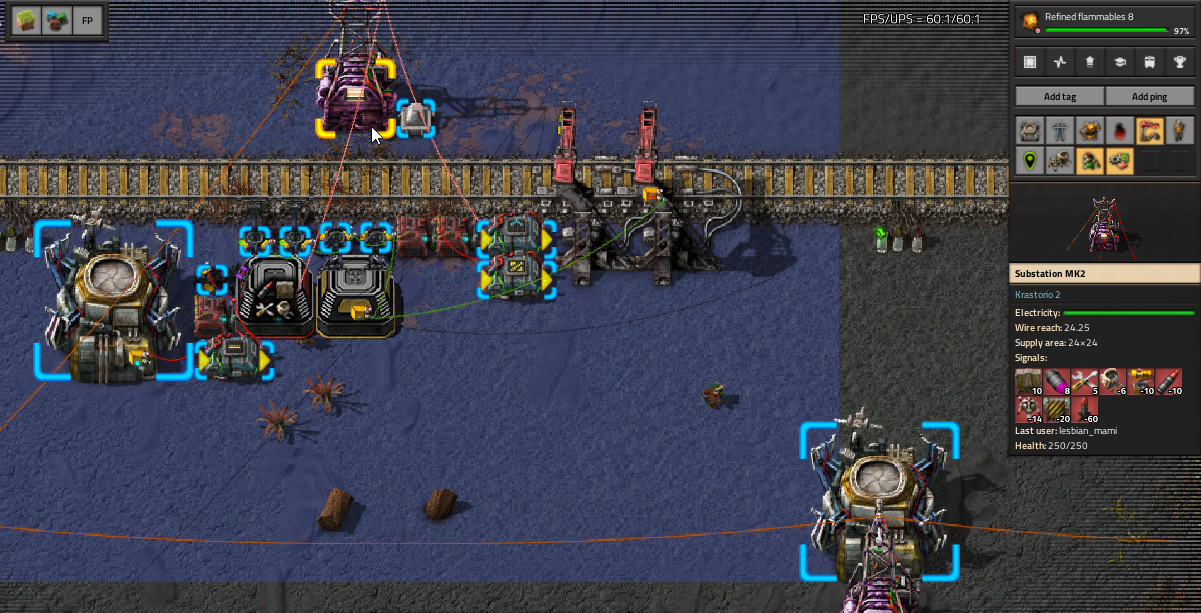Open the production statistics pulse icon
The height and width of the screenshot is (613, 1201).
[x=1060, y=62]
